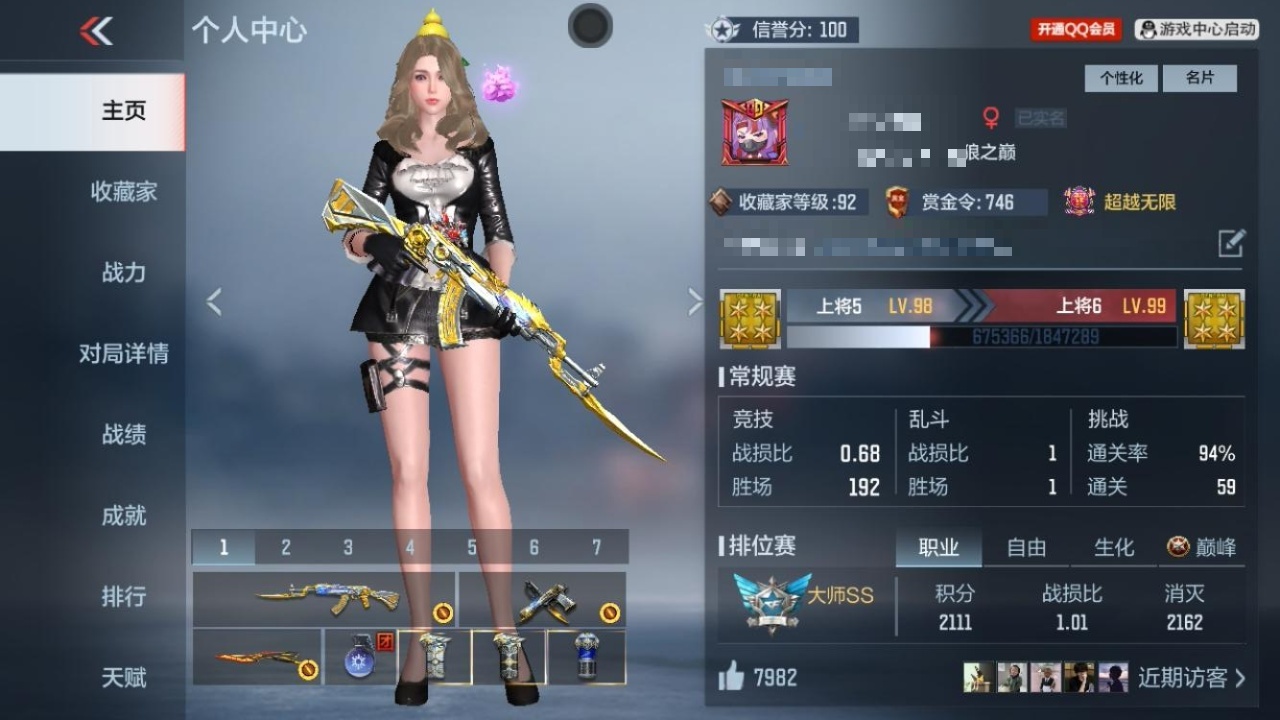Viewport: 1280px width, 720px height.
Task: Click the right arrow beside the character
Action: 694,300
